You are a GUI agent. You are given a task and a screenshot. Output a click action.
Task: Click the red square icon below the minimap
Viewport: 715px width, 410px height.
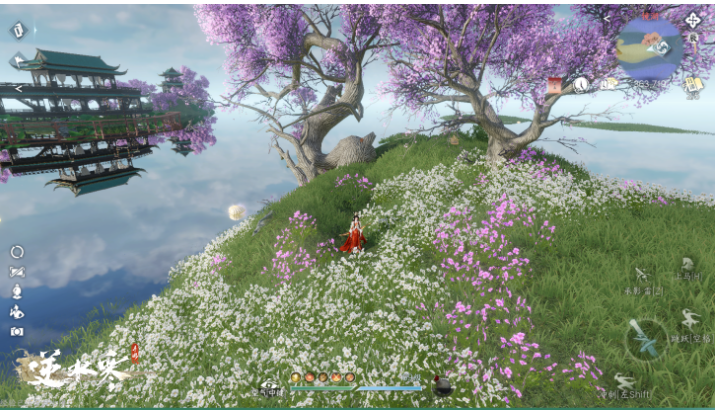(554, 86)
